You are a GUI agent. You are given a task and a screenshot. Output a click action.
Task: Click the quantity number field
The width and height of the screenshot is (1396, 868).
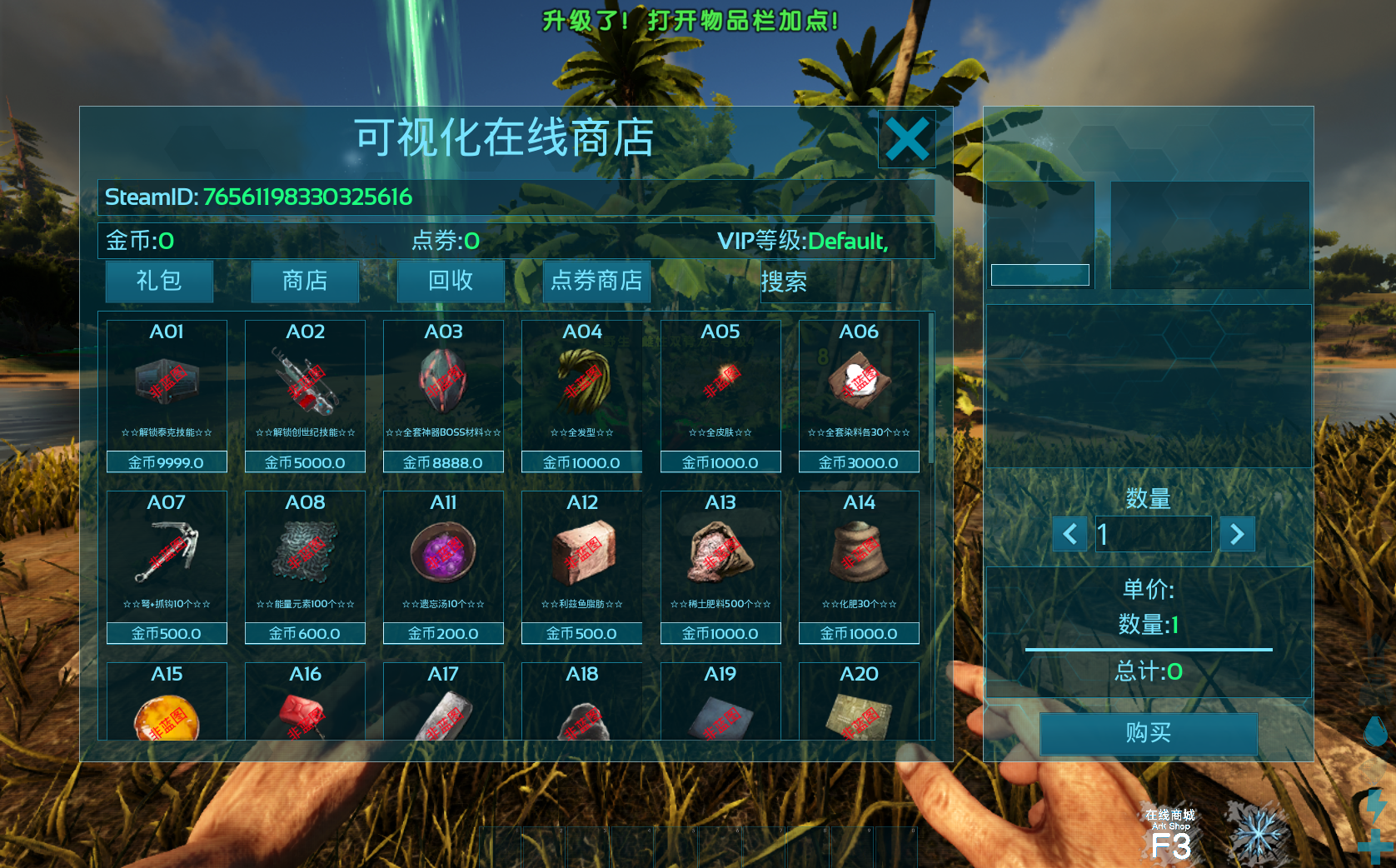(1154, 534)
